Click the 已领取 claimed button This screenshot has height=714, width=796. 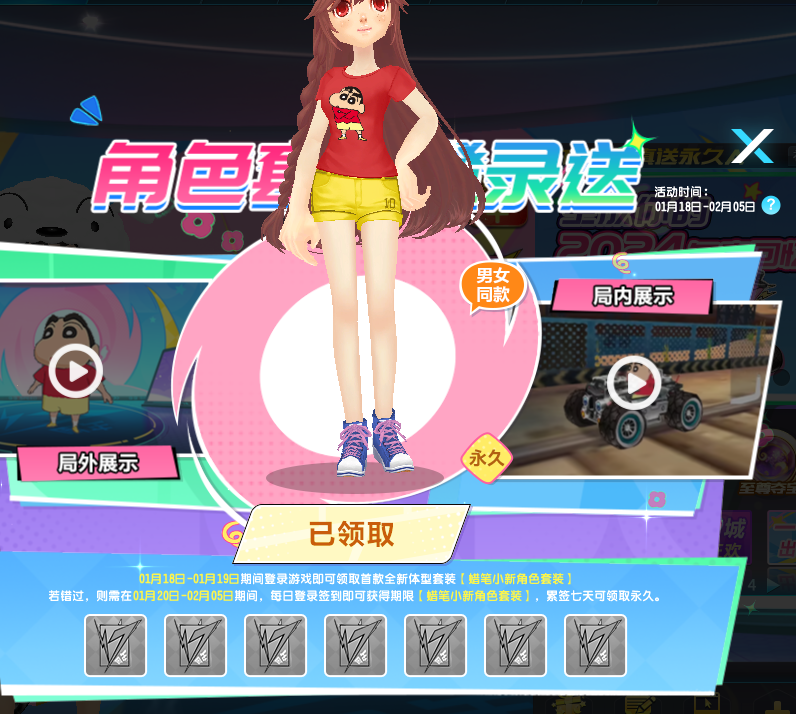tap(352, 534)
